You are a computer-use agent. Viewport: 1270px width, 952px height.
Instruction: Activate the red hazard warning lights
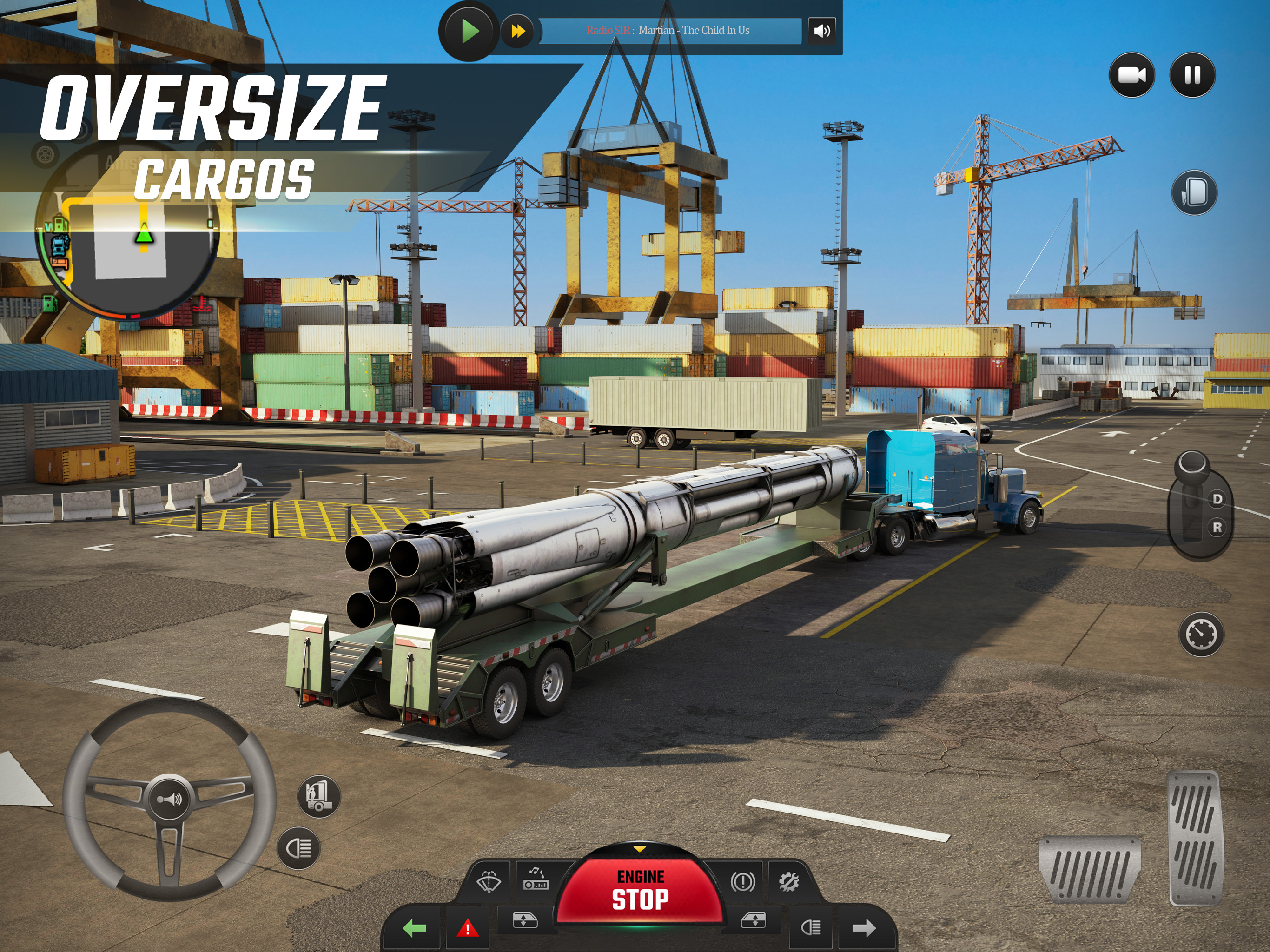point(467,928)
